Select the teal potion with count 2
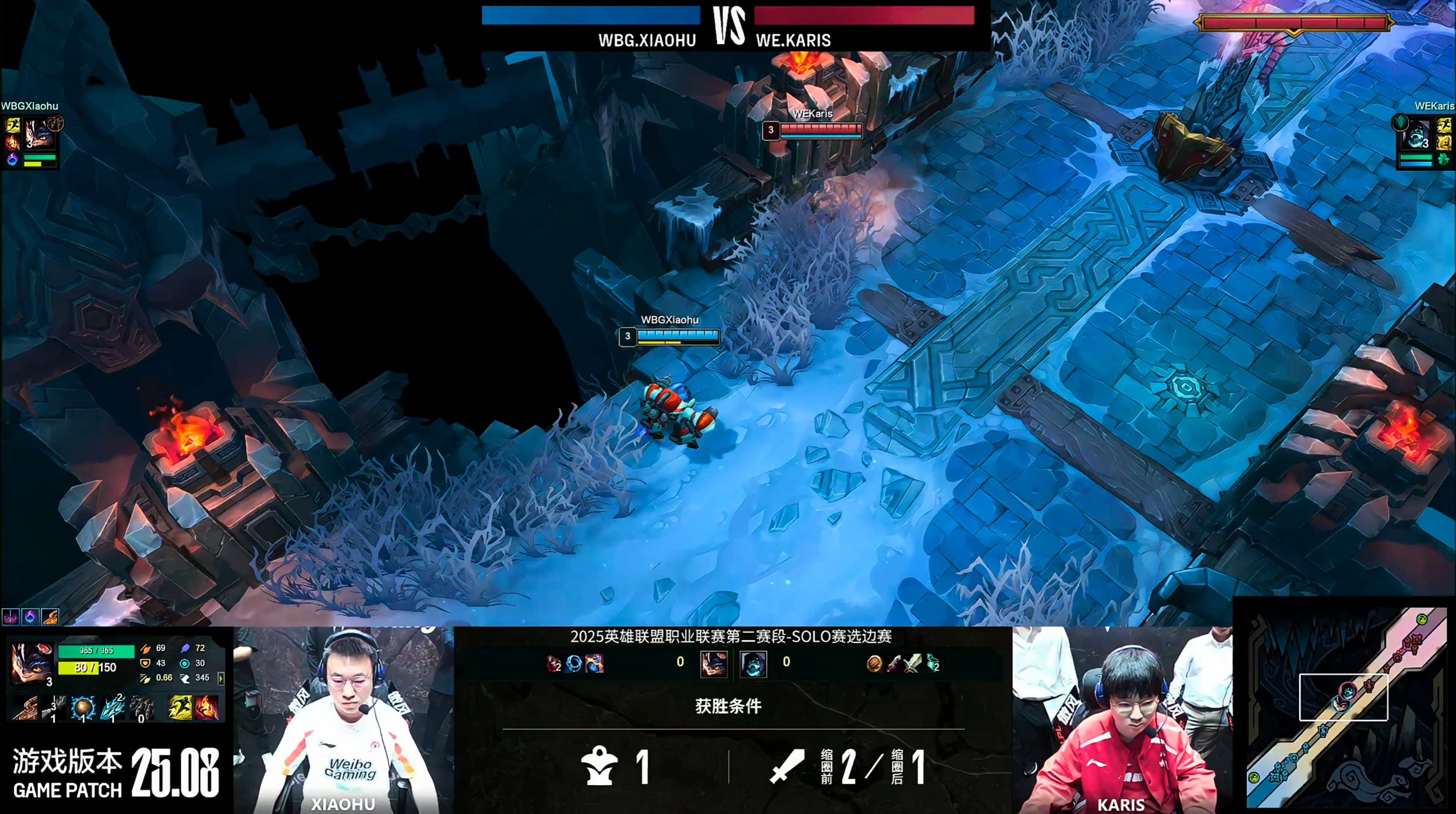The image size is (1456, 814). [x=932, y=663]
